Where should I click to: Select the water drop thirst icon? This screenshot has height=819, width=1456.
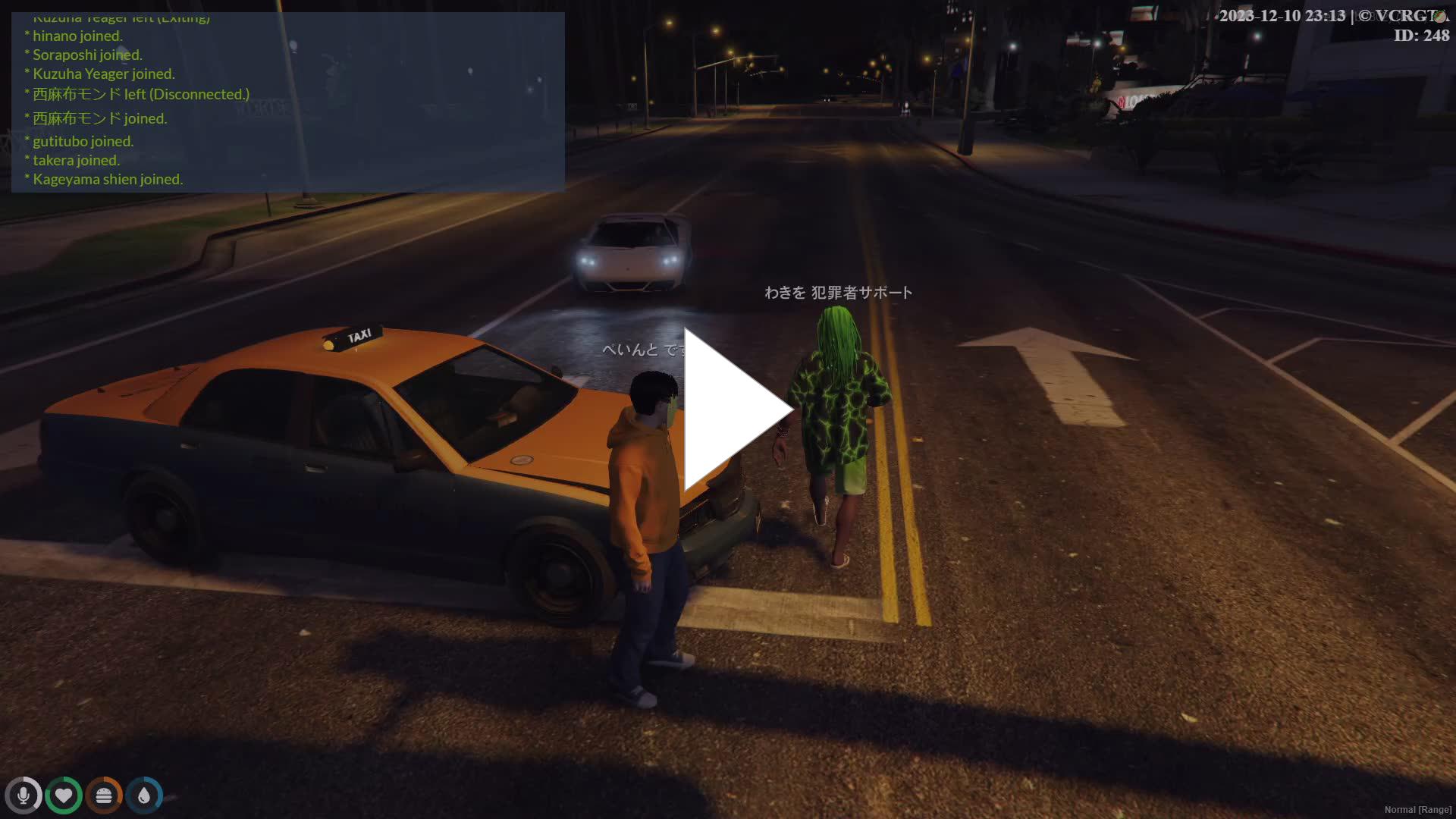tap(144, 795)
